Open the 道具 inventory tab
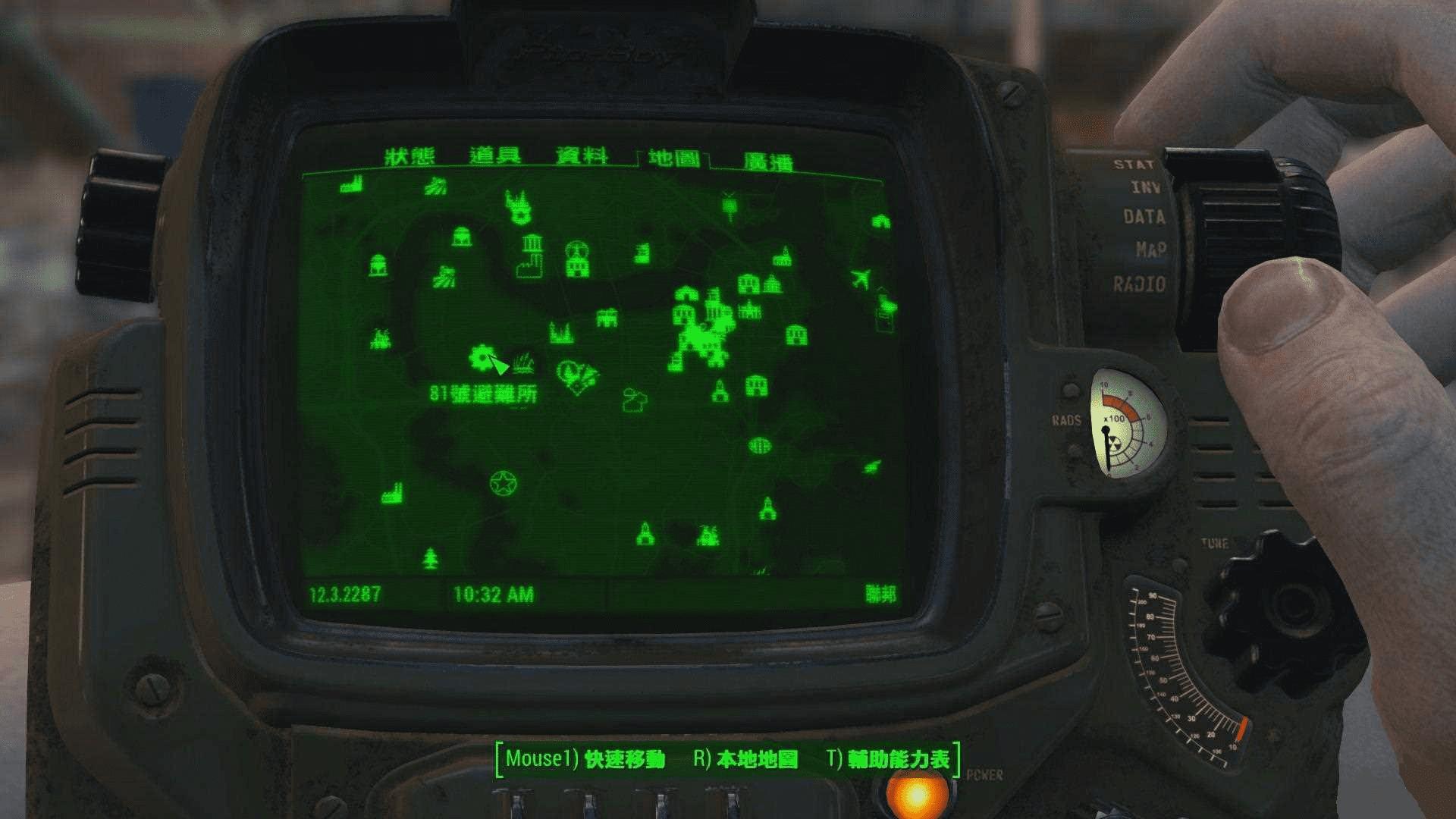Screen dimensions: 1456x819 [x=495, y=156]
